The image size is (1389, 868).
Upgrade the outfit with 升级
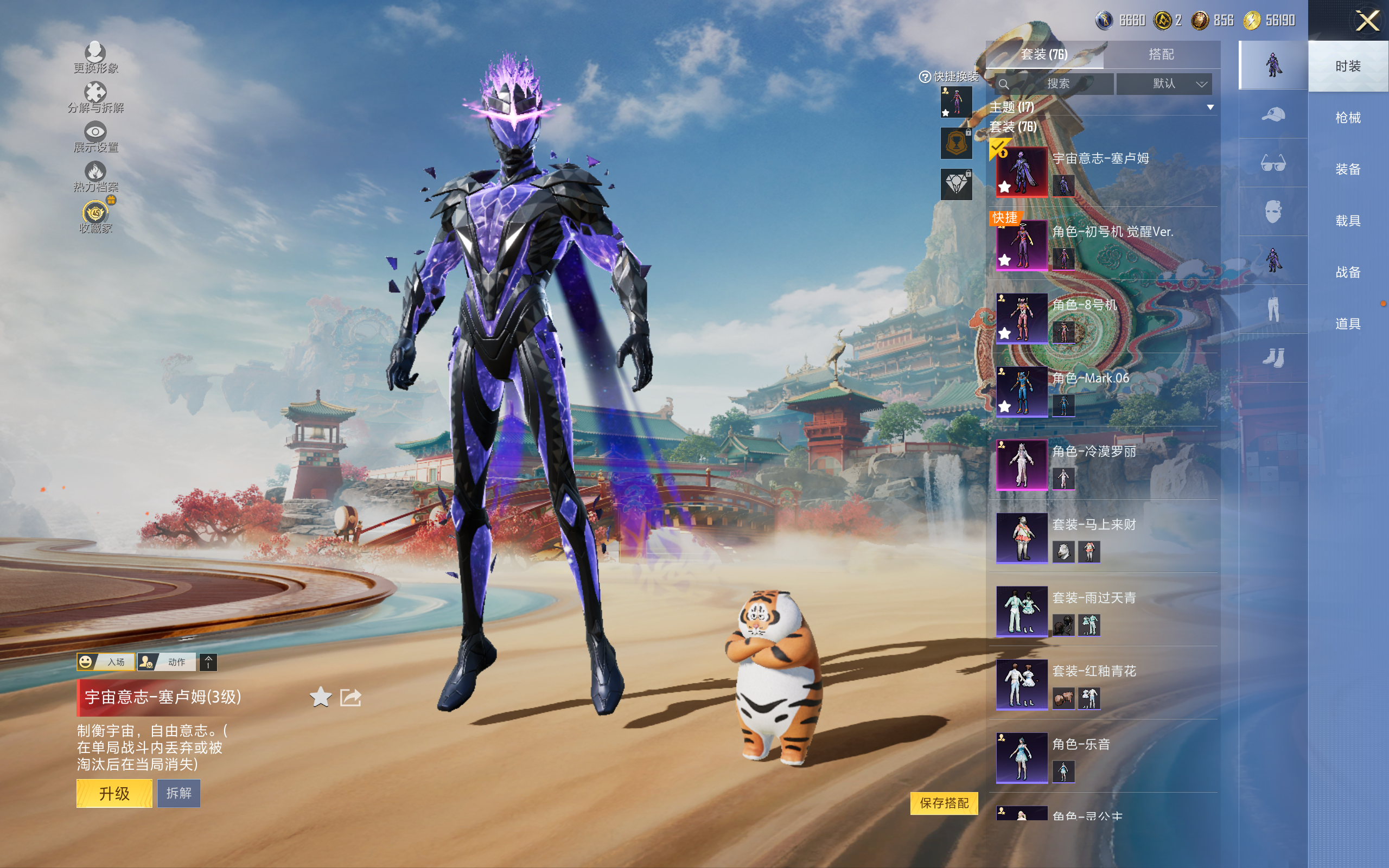pos(114,793)
